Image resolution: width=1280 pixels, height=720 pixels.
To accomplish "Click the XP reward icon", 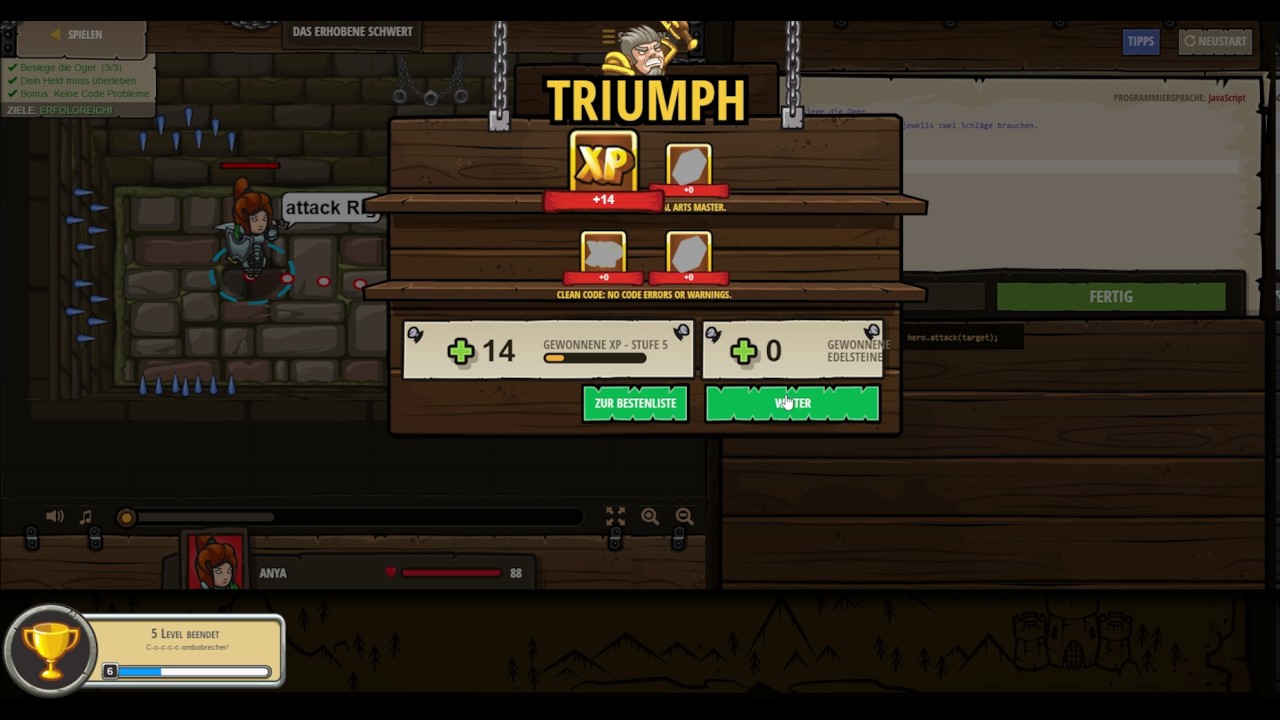I will click(x=603, y=163).
